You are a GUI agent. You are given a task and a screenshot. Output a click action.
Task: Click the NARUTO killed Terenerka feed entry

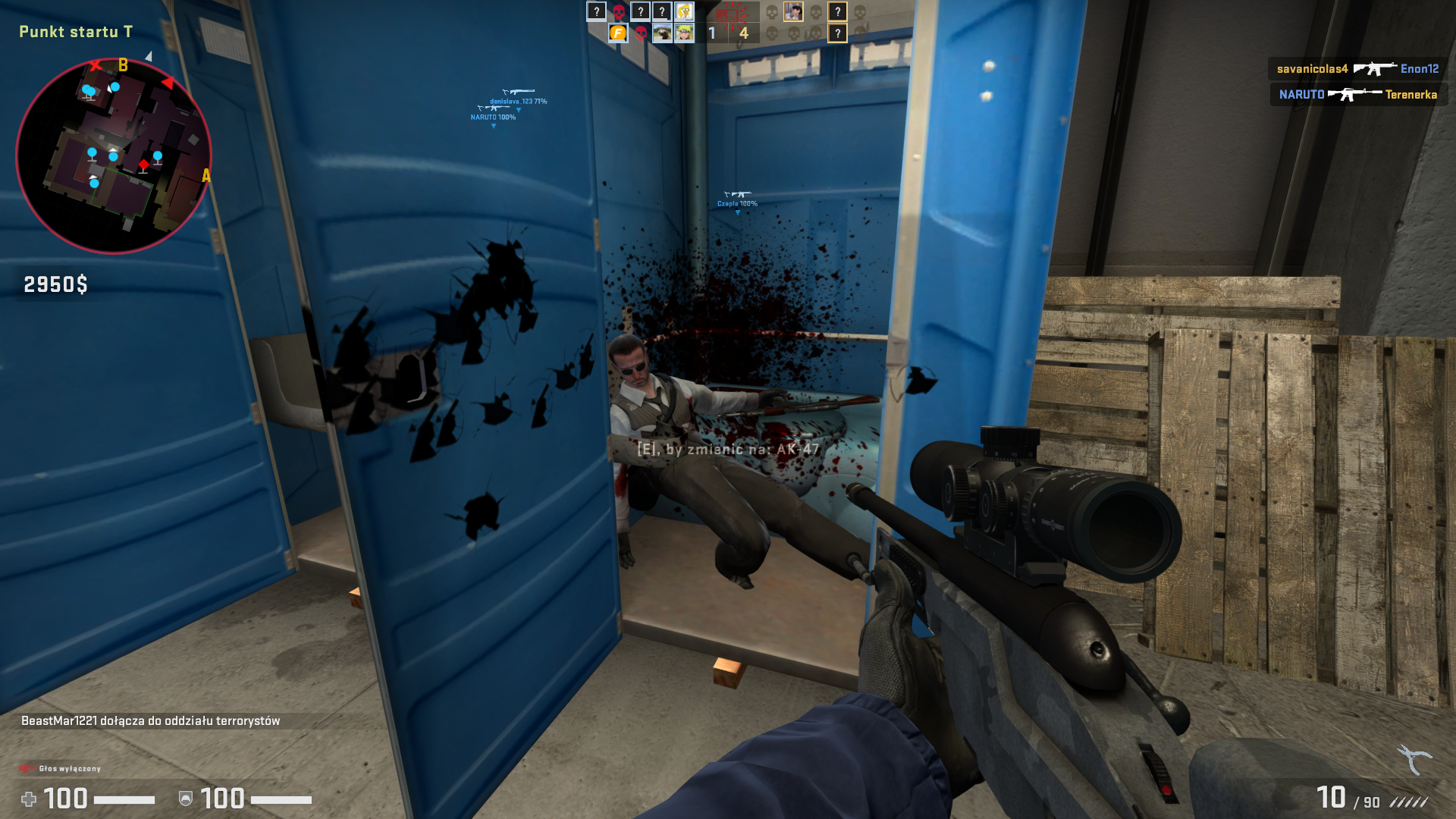tap(1357, 95)
